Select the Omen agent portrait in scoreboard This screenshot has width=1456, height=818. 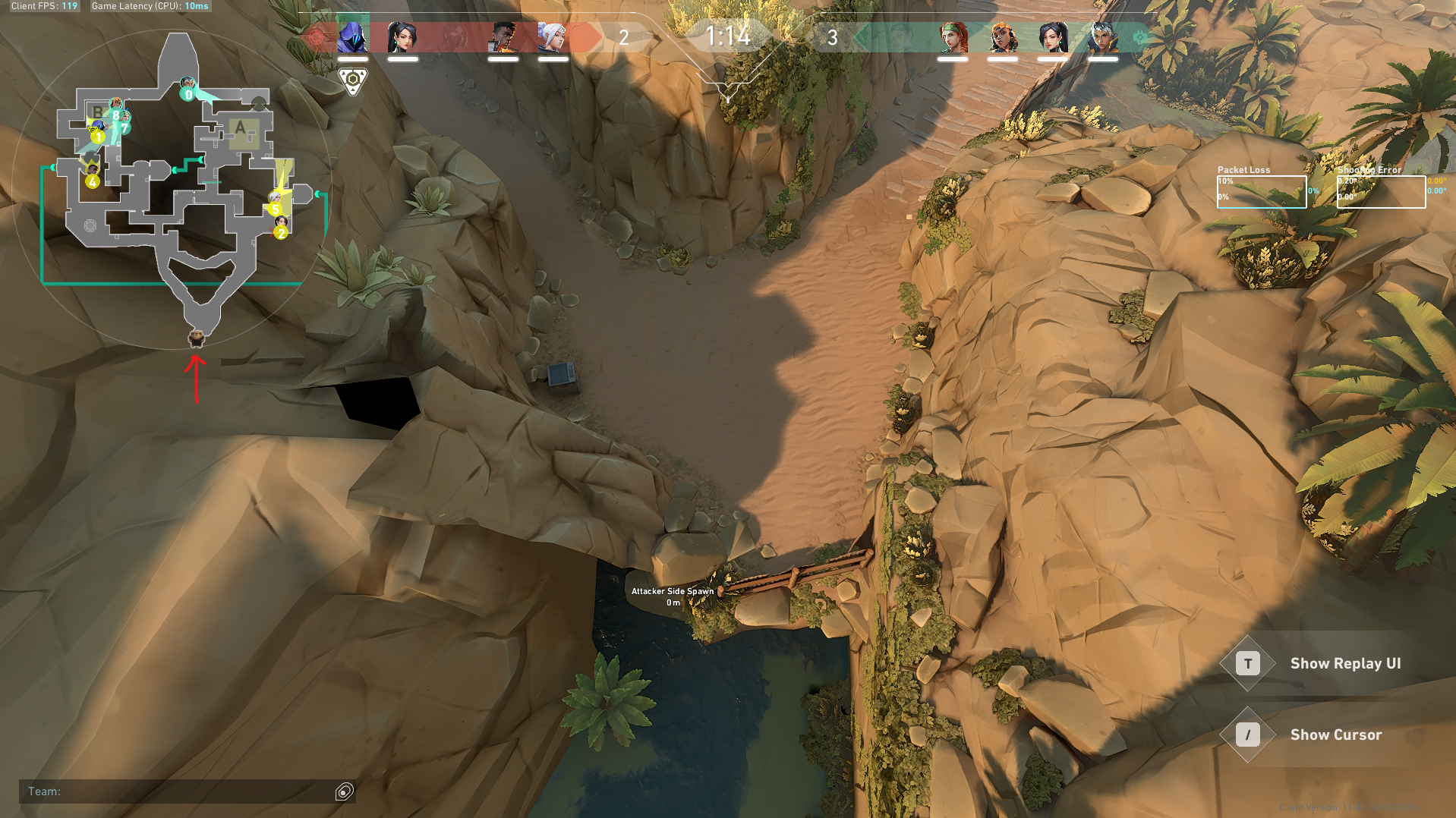351,36
